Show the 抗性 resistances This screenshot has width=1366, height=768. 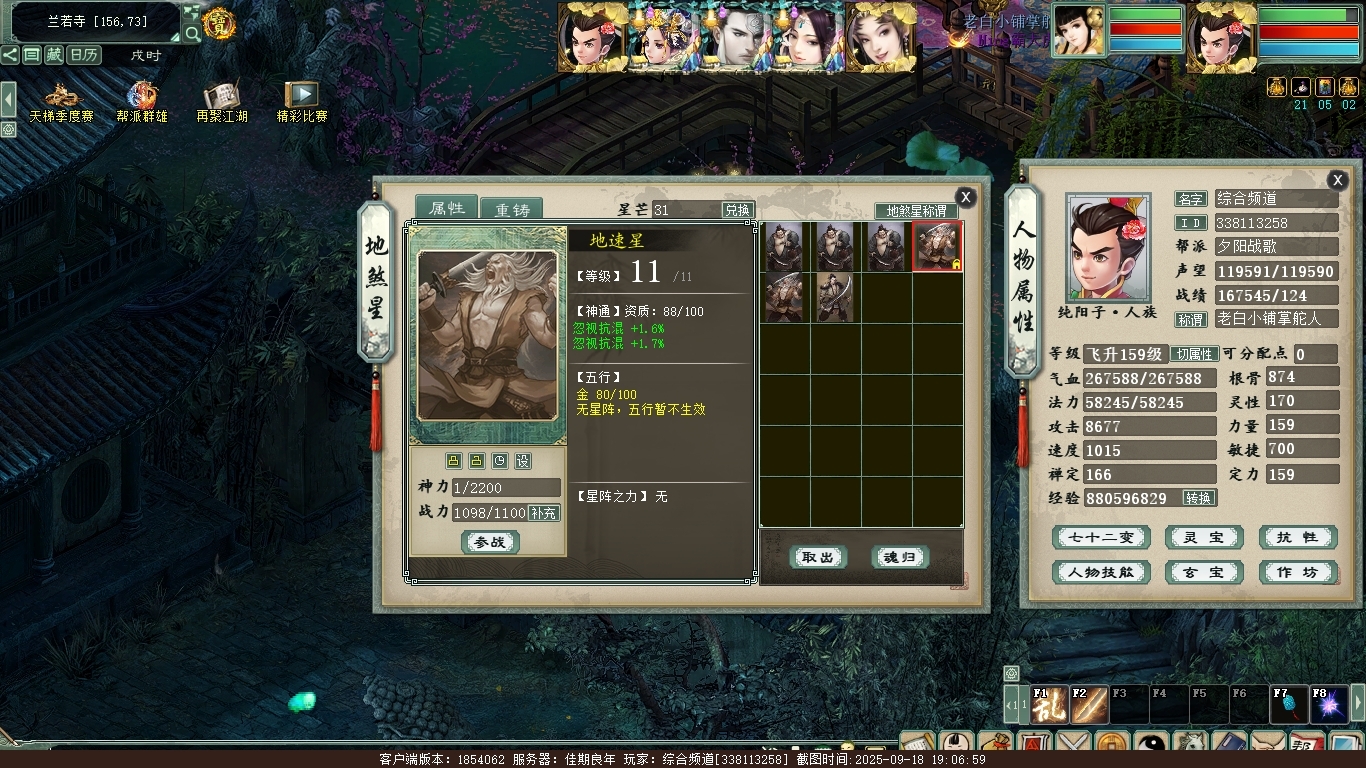pyautogui.click(x=1297, y=537)
